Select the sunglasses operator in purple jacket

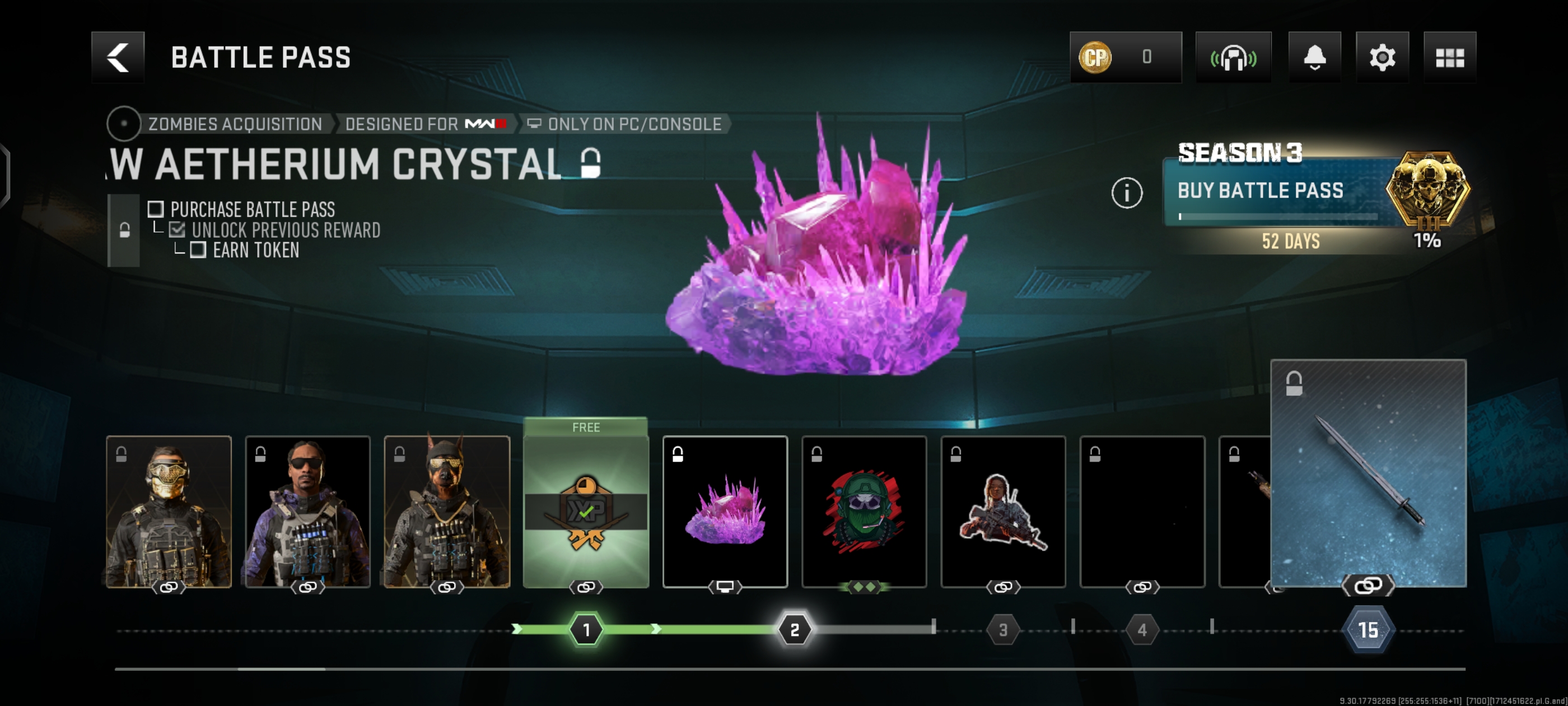pyautogui.click(x=307, y=511)
